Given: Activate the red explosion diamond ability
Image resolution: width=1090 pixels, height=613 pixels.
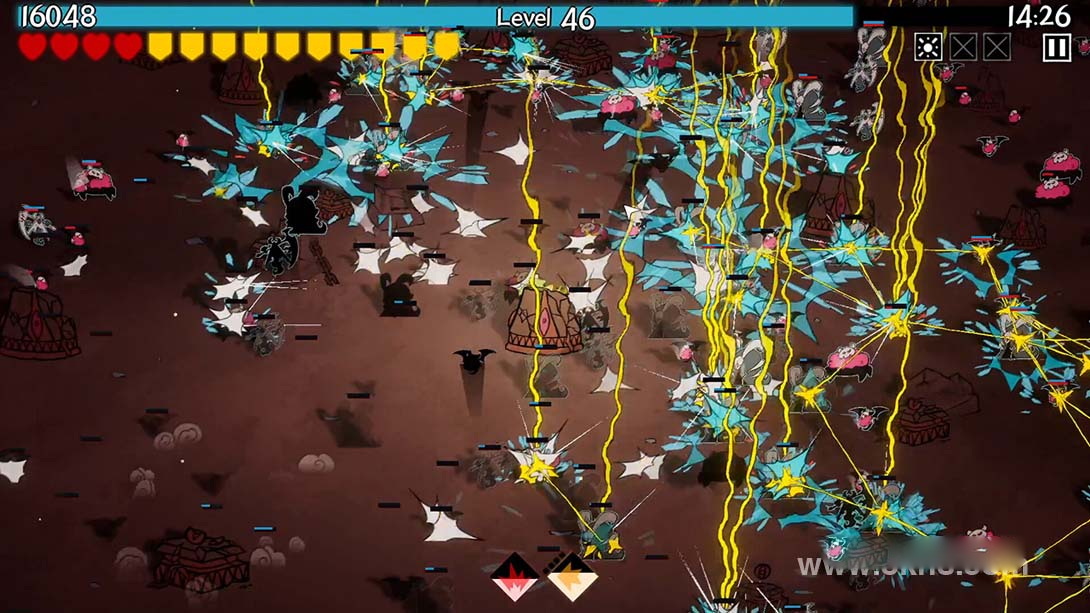Looking at the screenshot, I should pos(515,577).
